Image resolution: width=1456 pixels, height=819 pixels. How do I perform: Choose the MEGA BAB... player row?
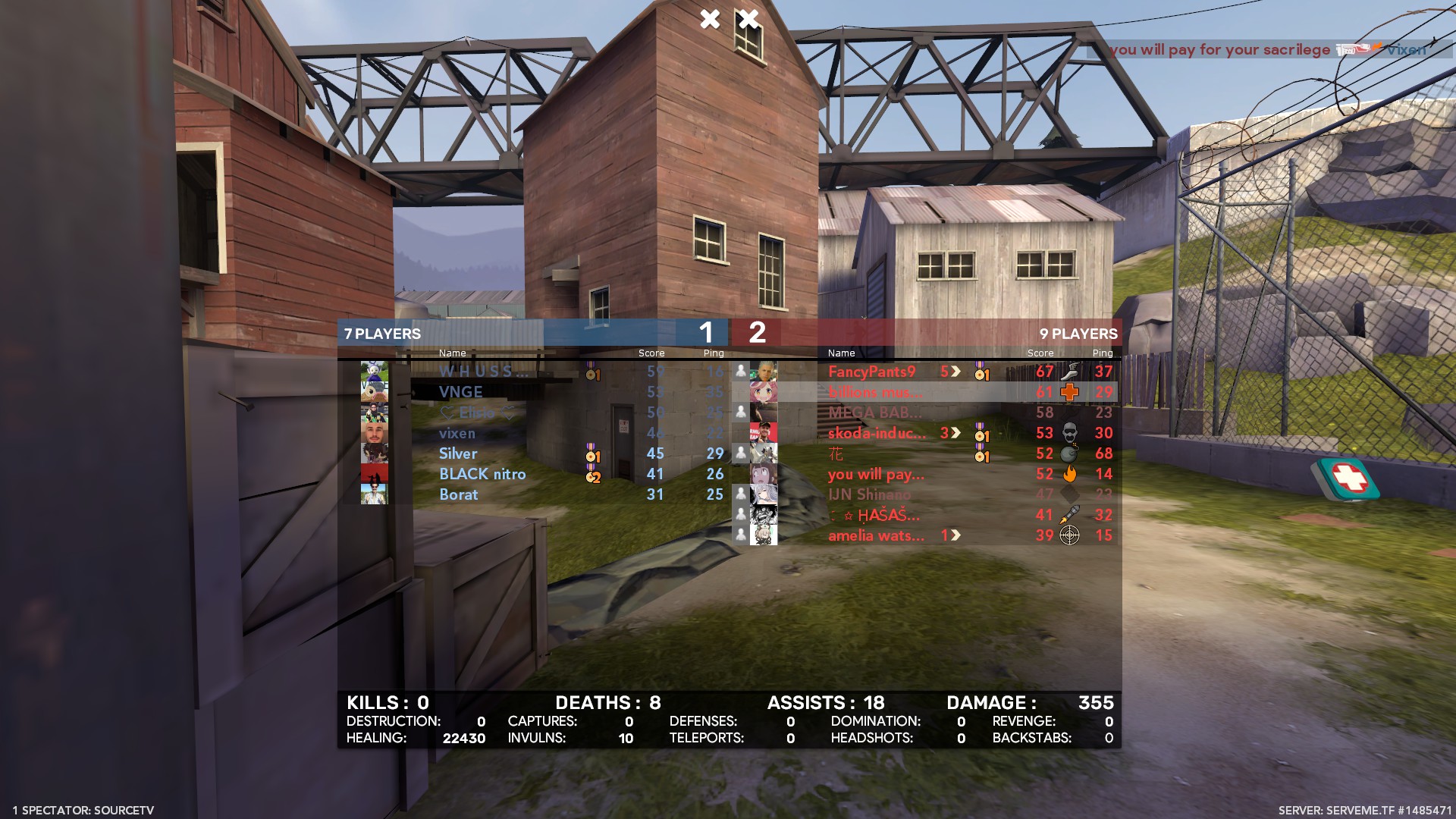point(875,413)
